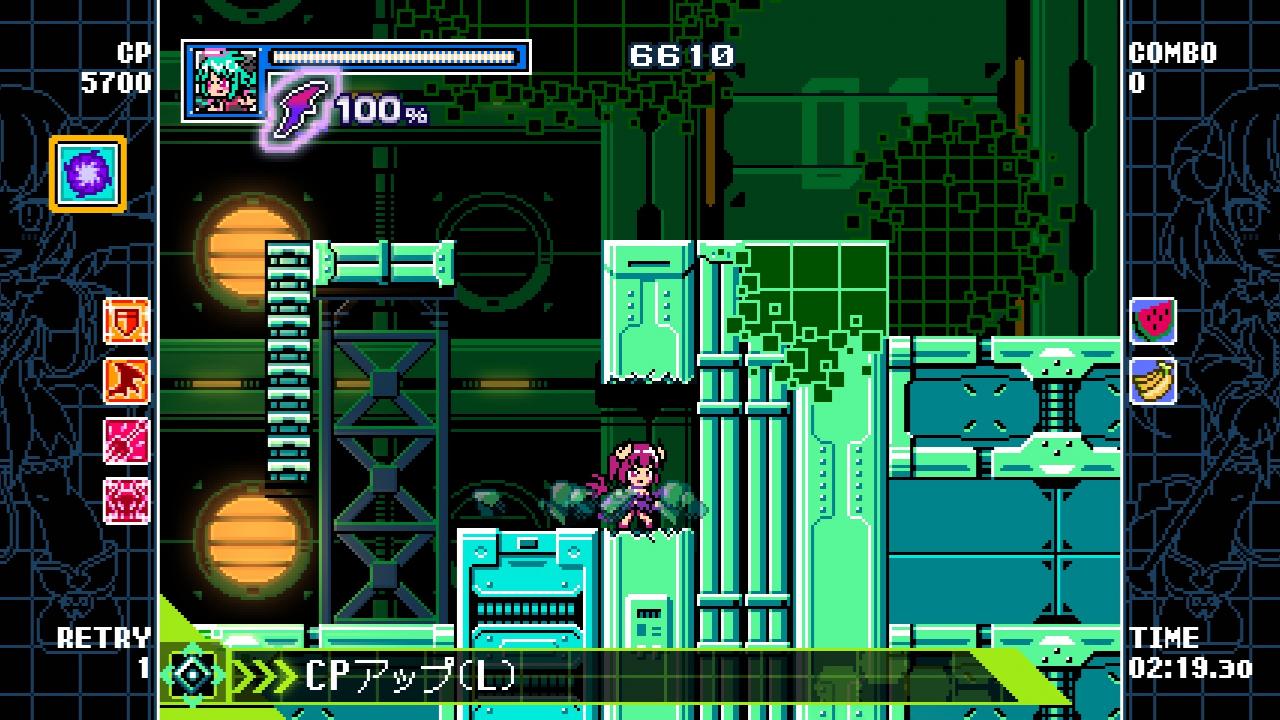Choose the banana bunch food icon
The height and width of the screenshot is (720, 1280).
[1153, 381]
